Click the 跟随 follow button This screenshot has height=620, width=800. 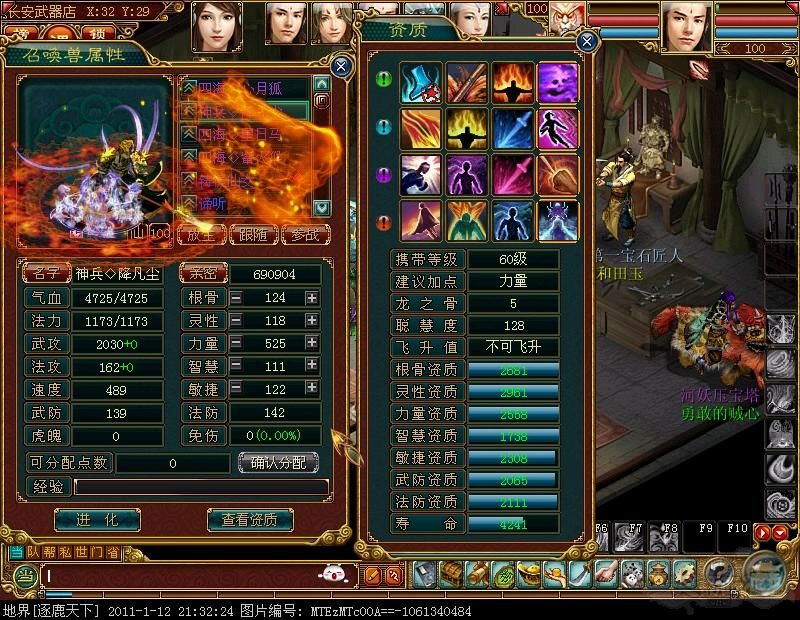click(x=254, y=235)
